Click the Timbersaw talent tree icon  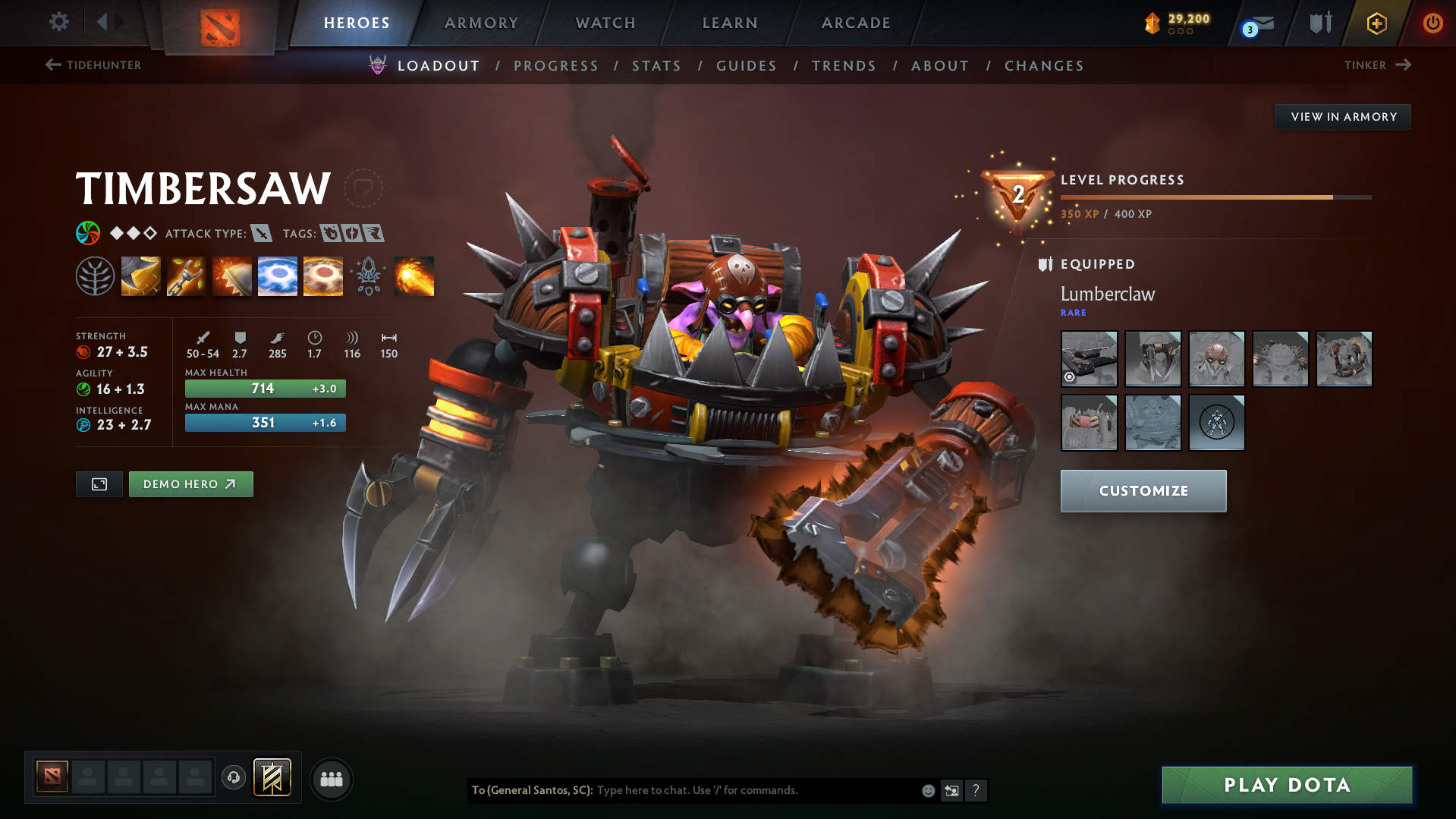[x=96, y=276]
